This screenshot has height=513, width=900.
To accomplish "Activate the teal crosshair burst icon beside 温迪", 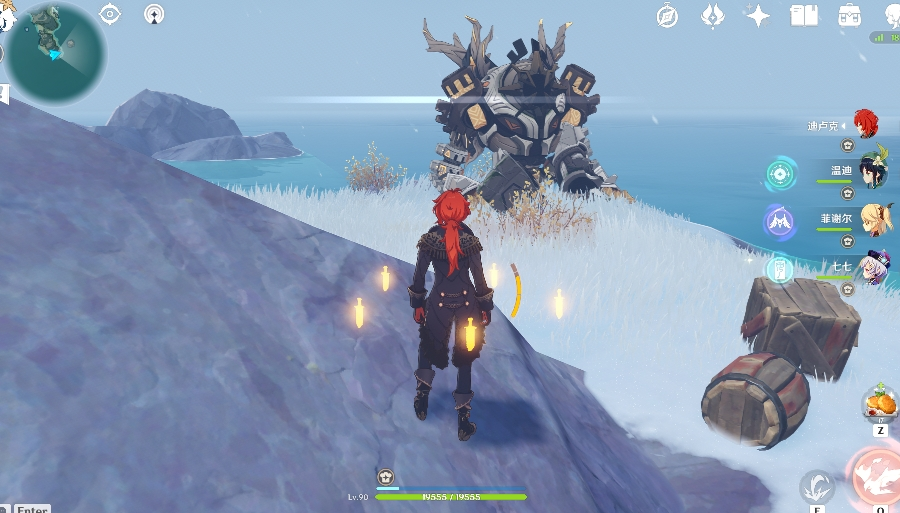I will coord(781,174).
